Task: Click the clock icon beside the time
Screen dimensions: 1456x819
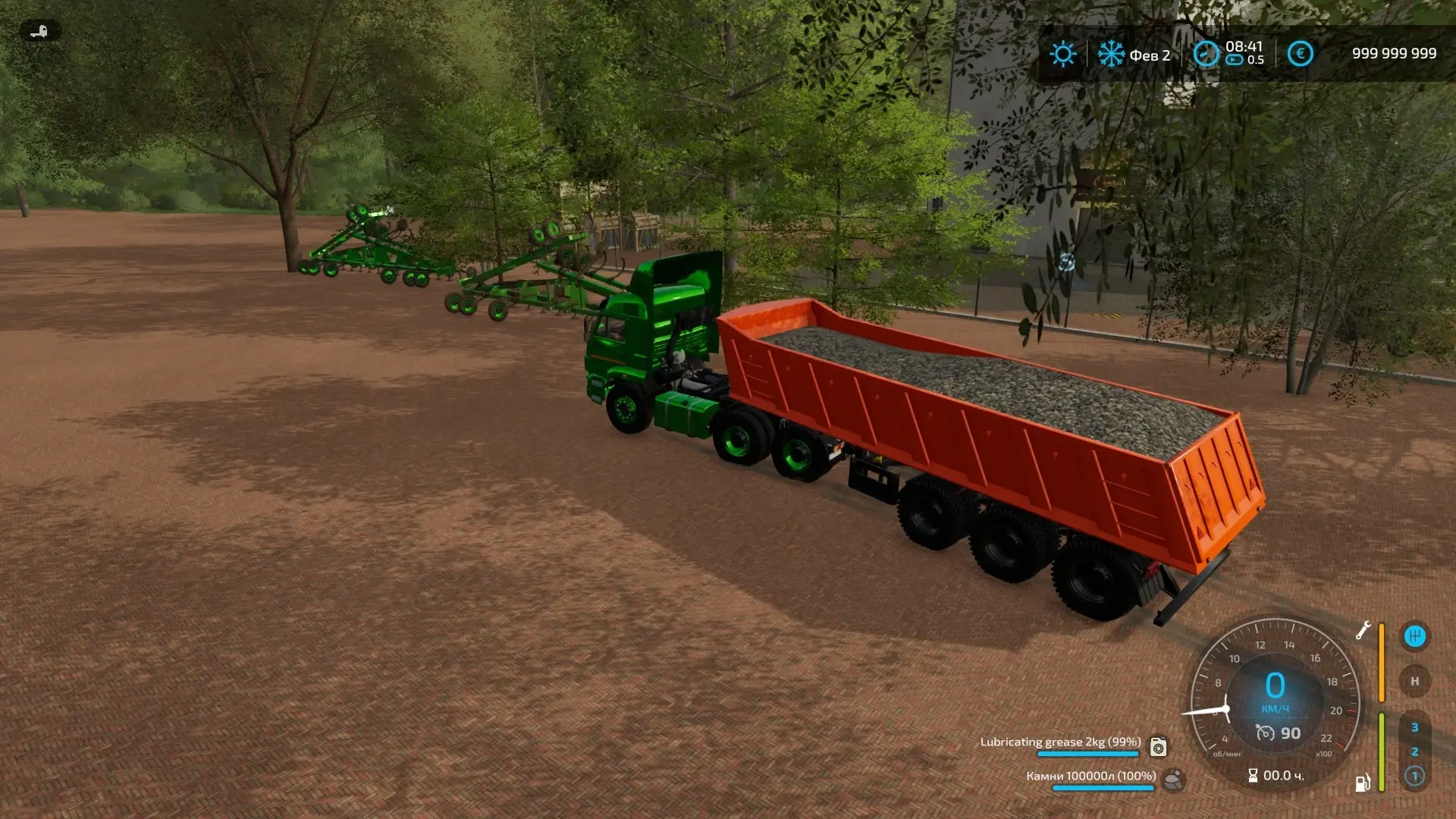Action: (1206, 54)
